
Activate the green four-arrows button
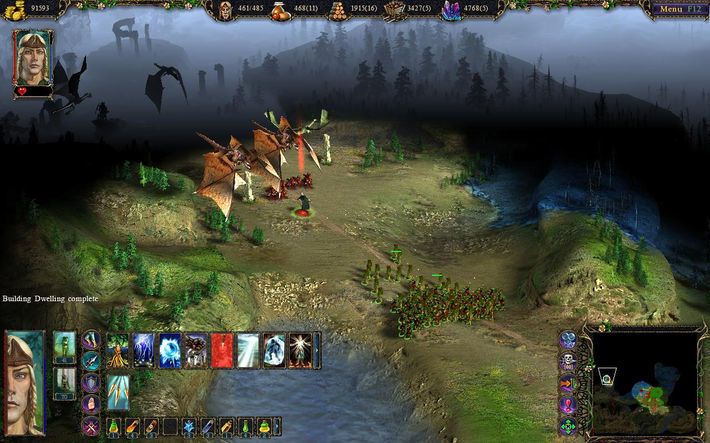pyautogui.click(x=567, y=425)
